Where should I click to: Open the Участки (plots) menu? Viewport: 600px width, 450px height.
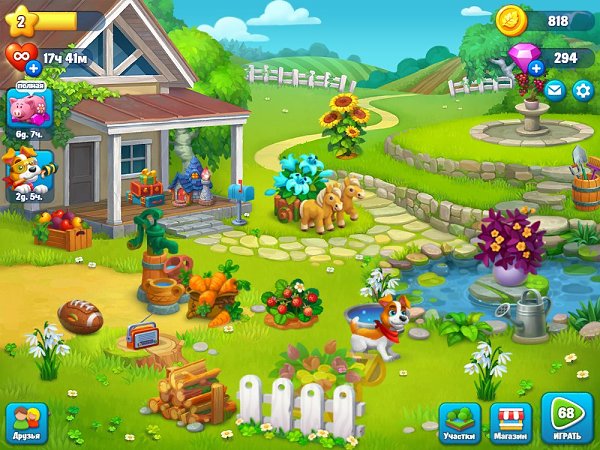(460, 421)
